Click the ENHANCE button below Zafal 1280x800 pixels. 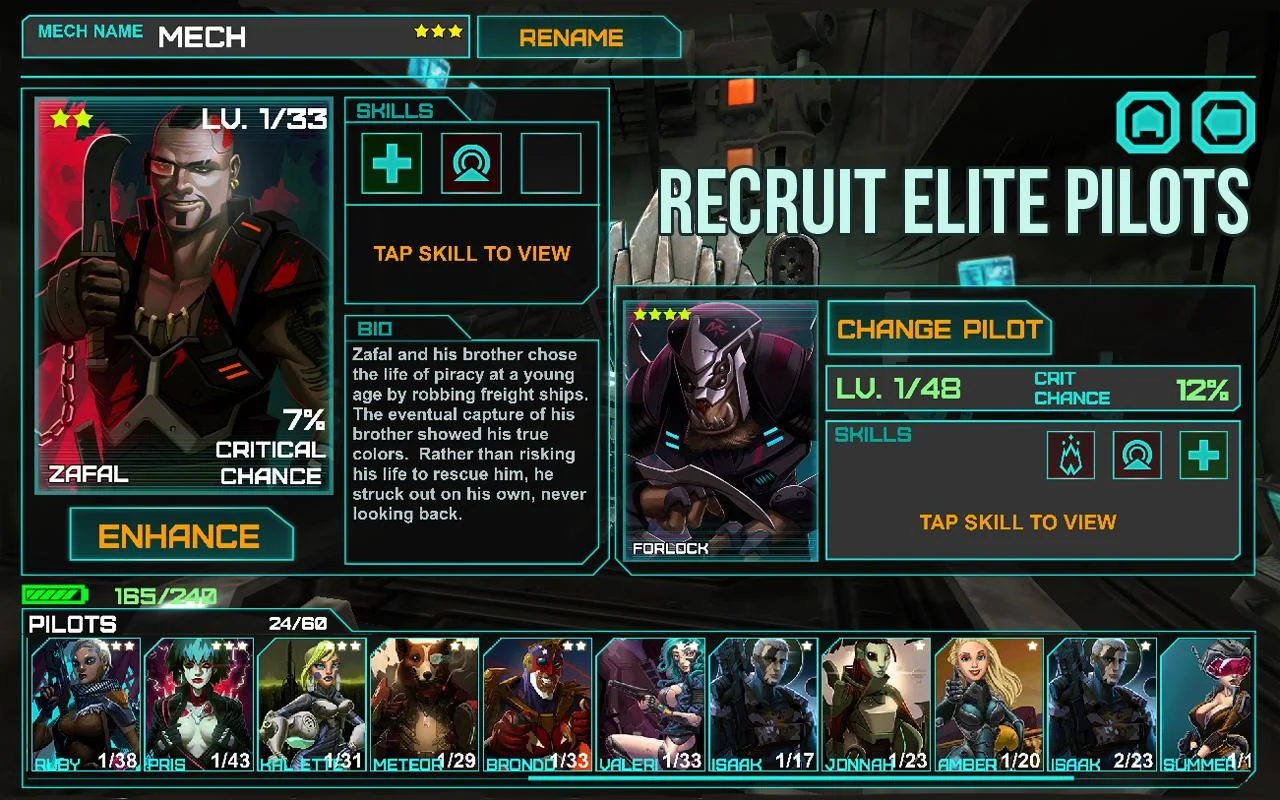pos(182,536)
